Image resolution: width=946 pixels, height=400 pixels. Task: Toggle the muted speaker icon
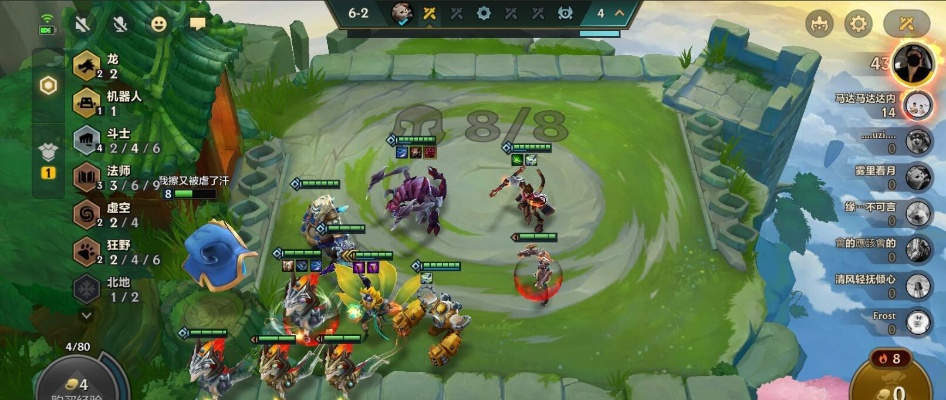(x=82, y=23)
